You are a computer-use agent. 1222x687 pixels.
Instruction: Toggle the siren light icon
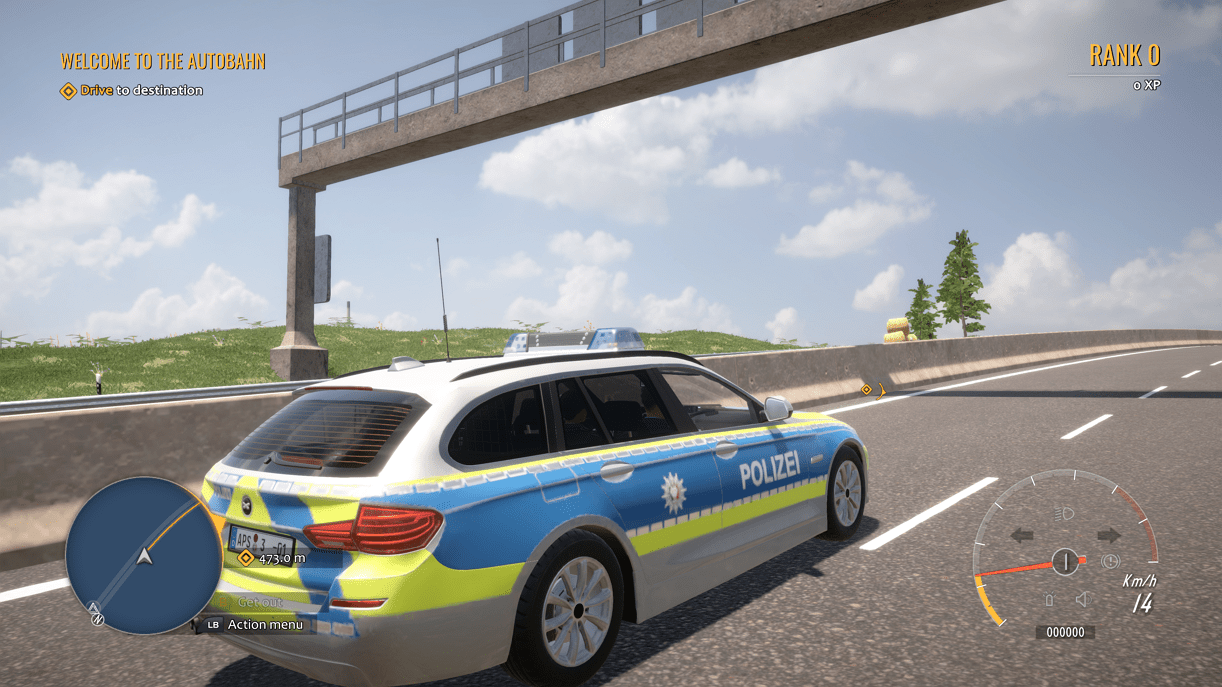coord(1049,600)
